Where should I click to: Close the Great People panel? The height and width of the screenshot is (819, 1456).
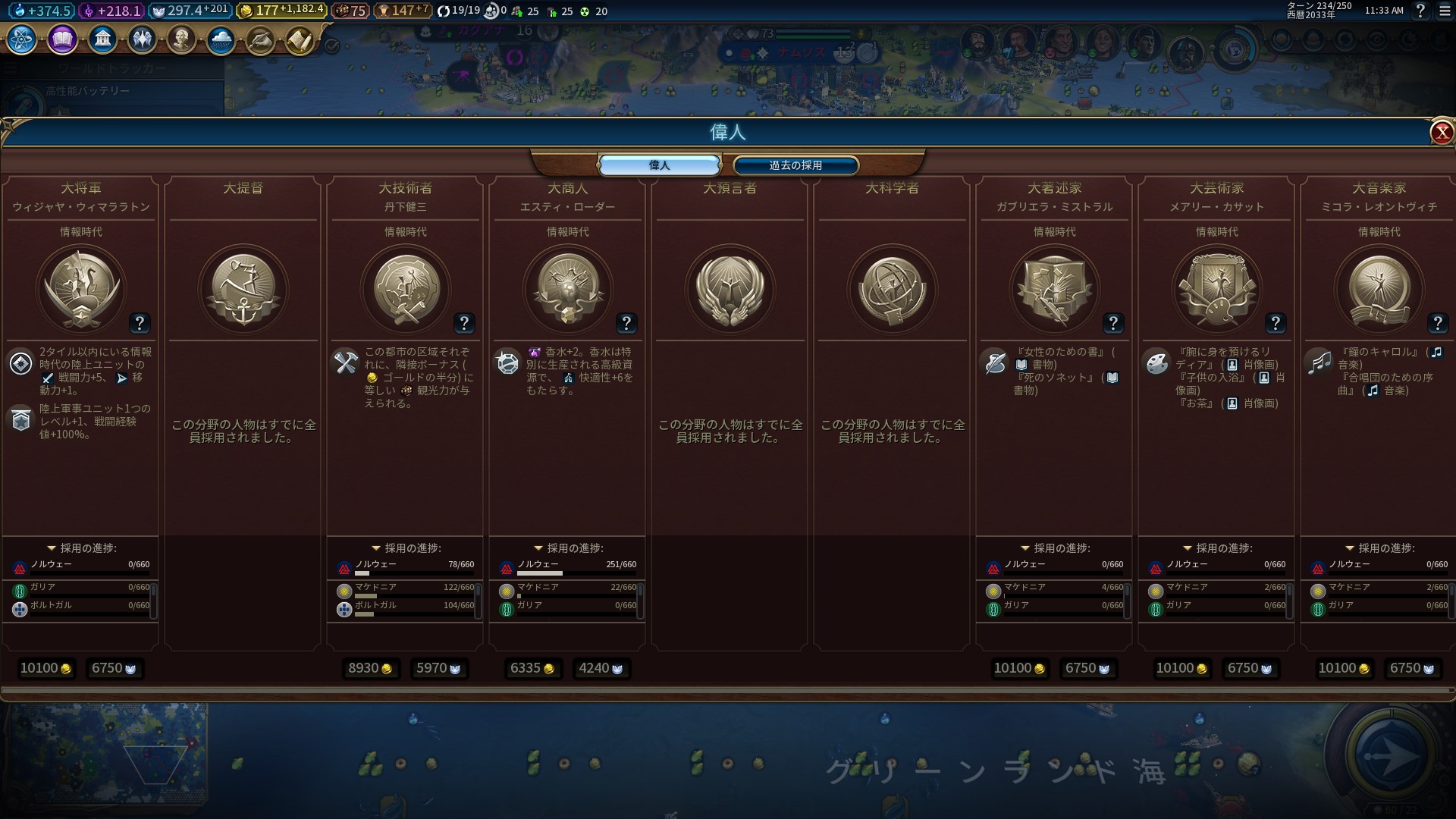(1441, 133)
